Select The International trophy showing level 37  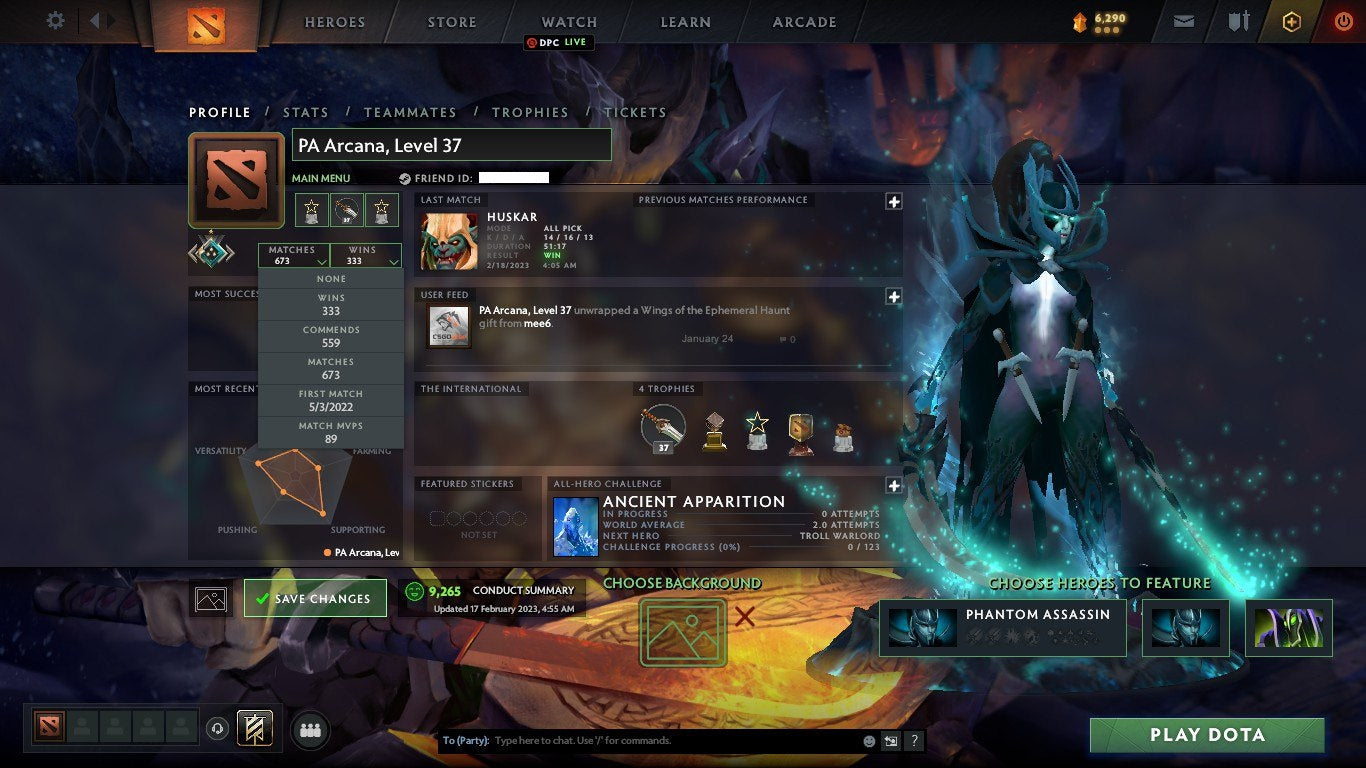(x=662, y=427)
